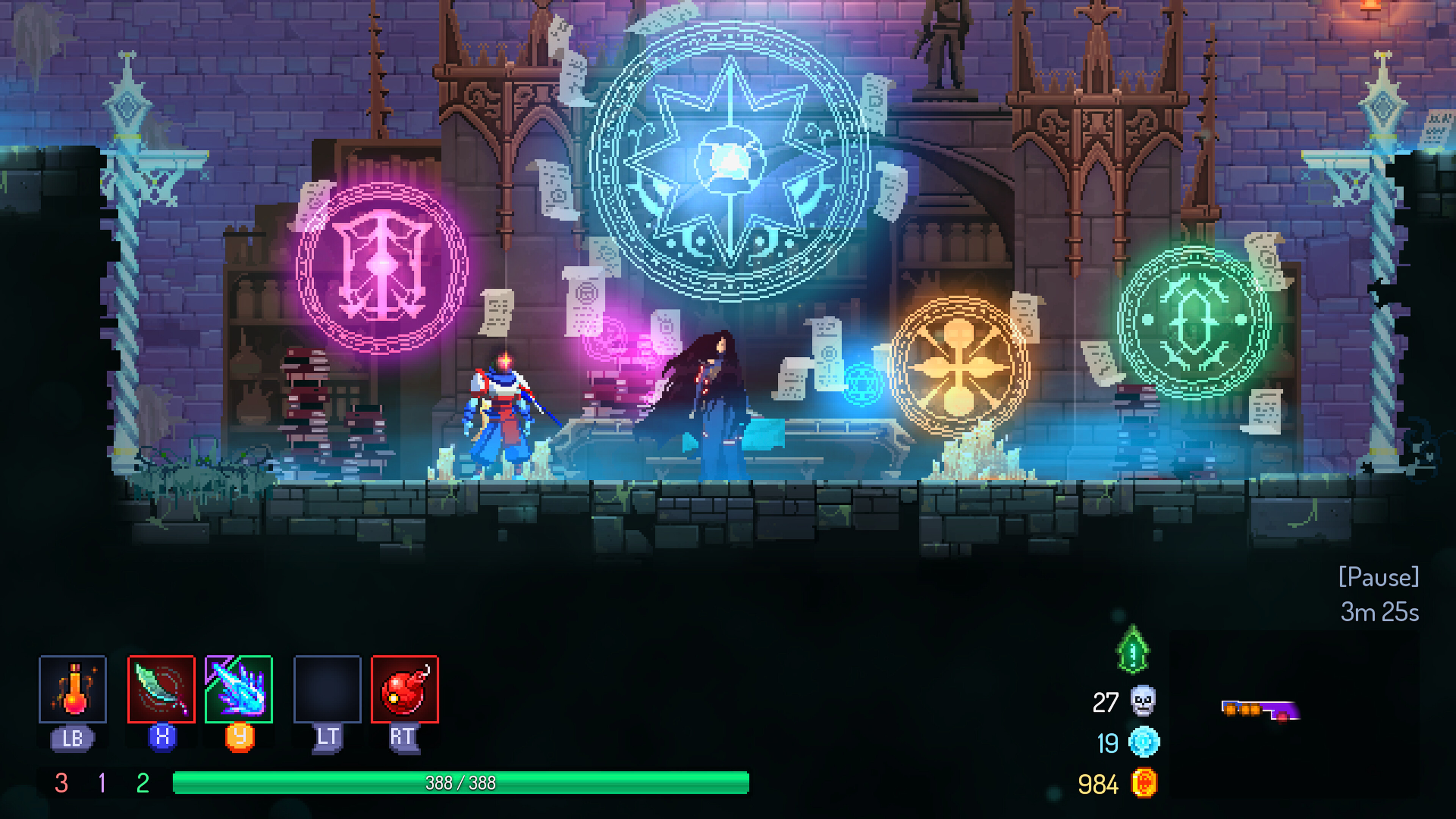
Task: Activate the red grenade skill slot
Action: tap(405, 689)
